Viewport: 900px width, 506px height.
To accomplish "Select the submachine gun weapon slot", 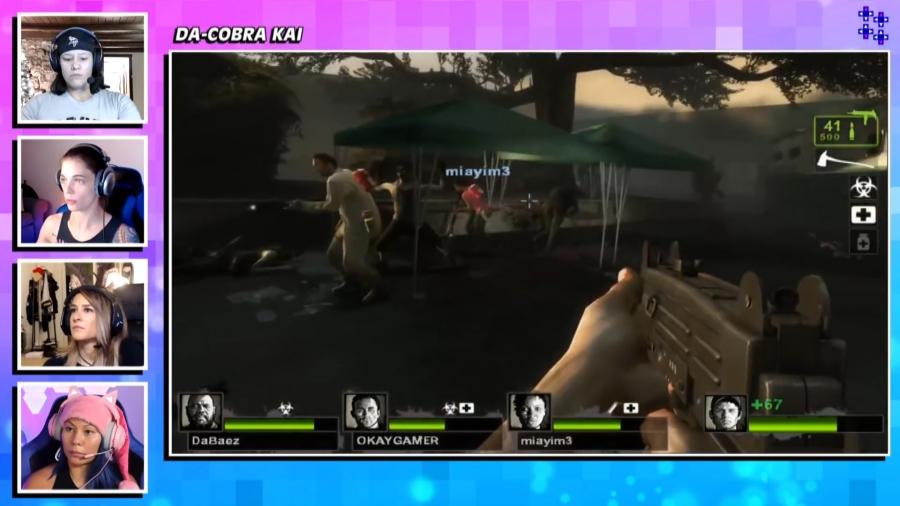I will pyautogui.click(x=850, y=129).
